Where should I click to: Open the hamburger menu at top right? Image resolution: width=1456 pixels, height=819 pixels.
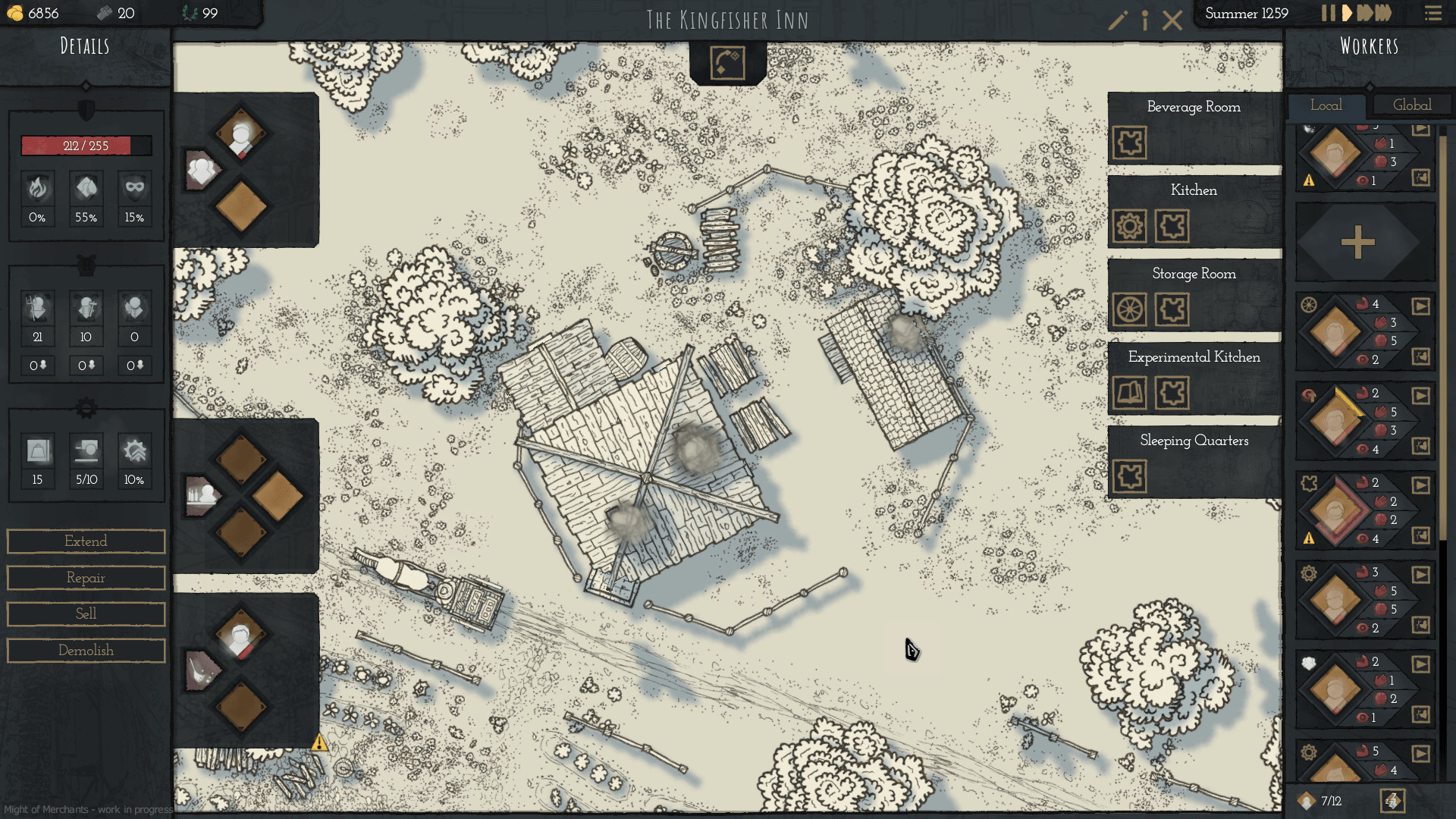(x=1432, y=13)
